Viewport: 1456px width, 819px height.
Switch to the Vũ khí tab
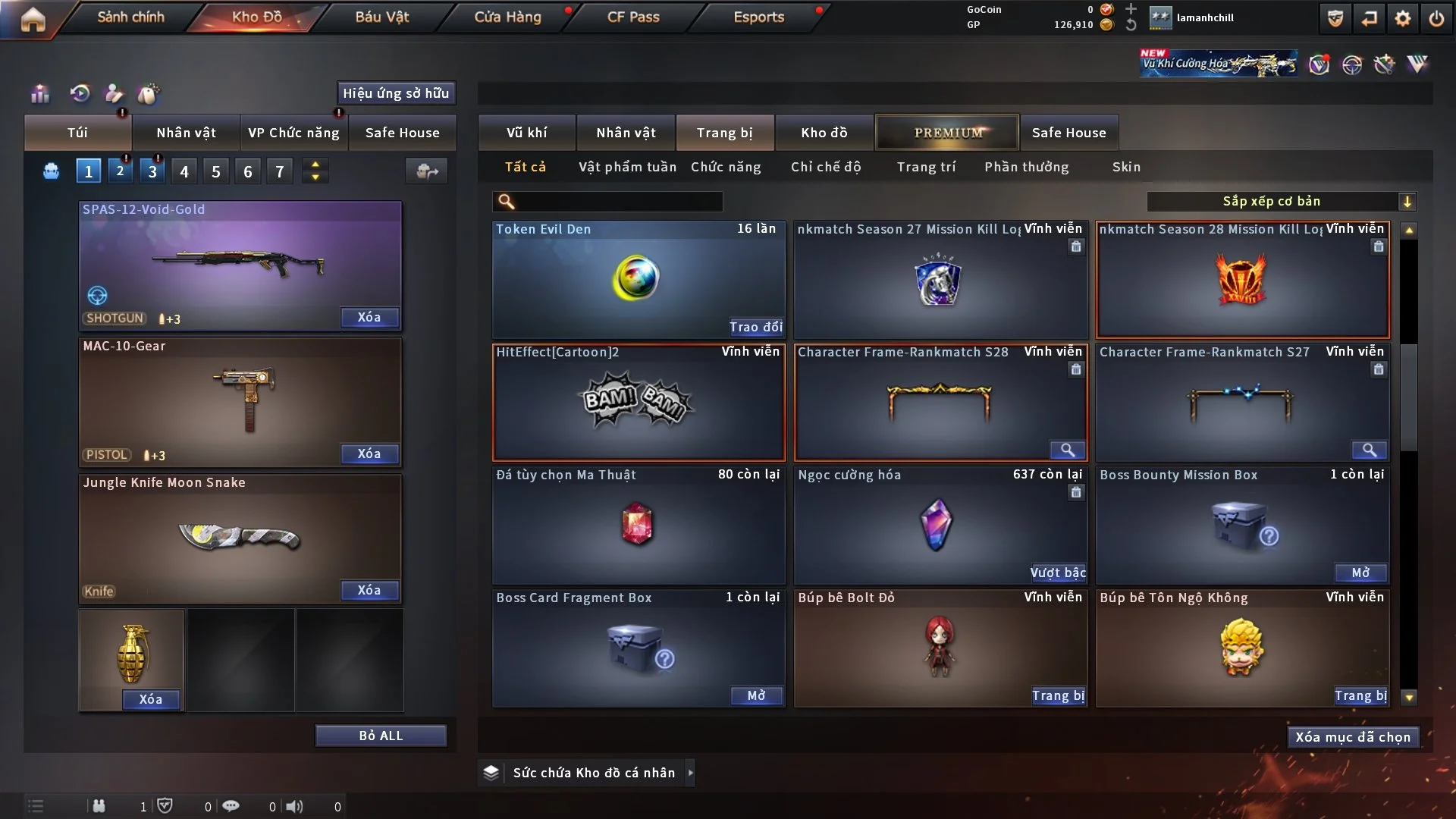tap(527, 133)
